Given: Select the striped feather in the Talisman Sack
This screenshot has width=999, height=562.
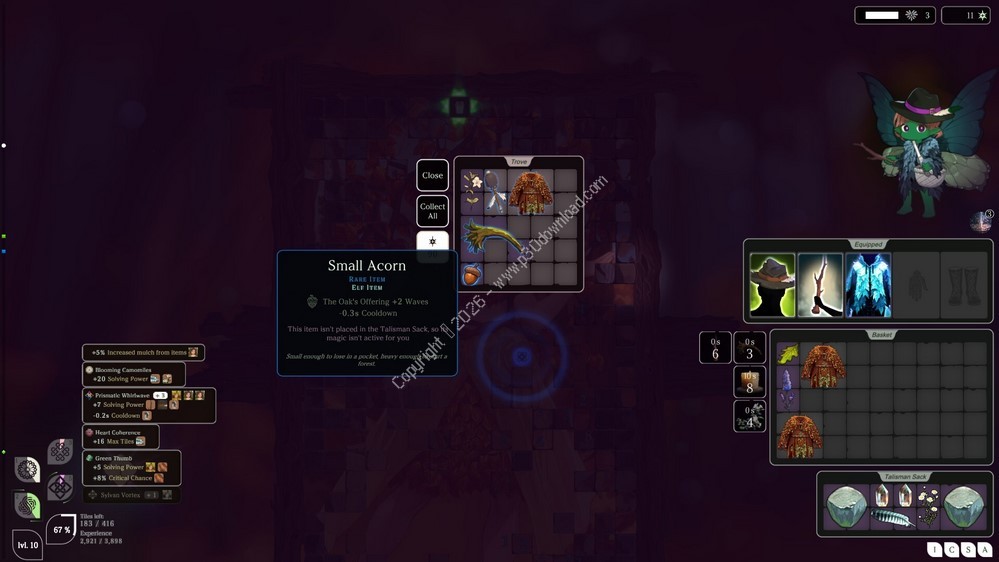Looking at the screenshot, I should [892, 517].
